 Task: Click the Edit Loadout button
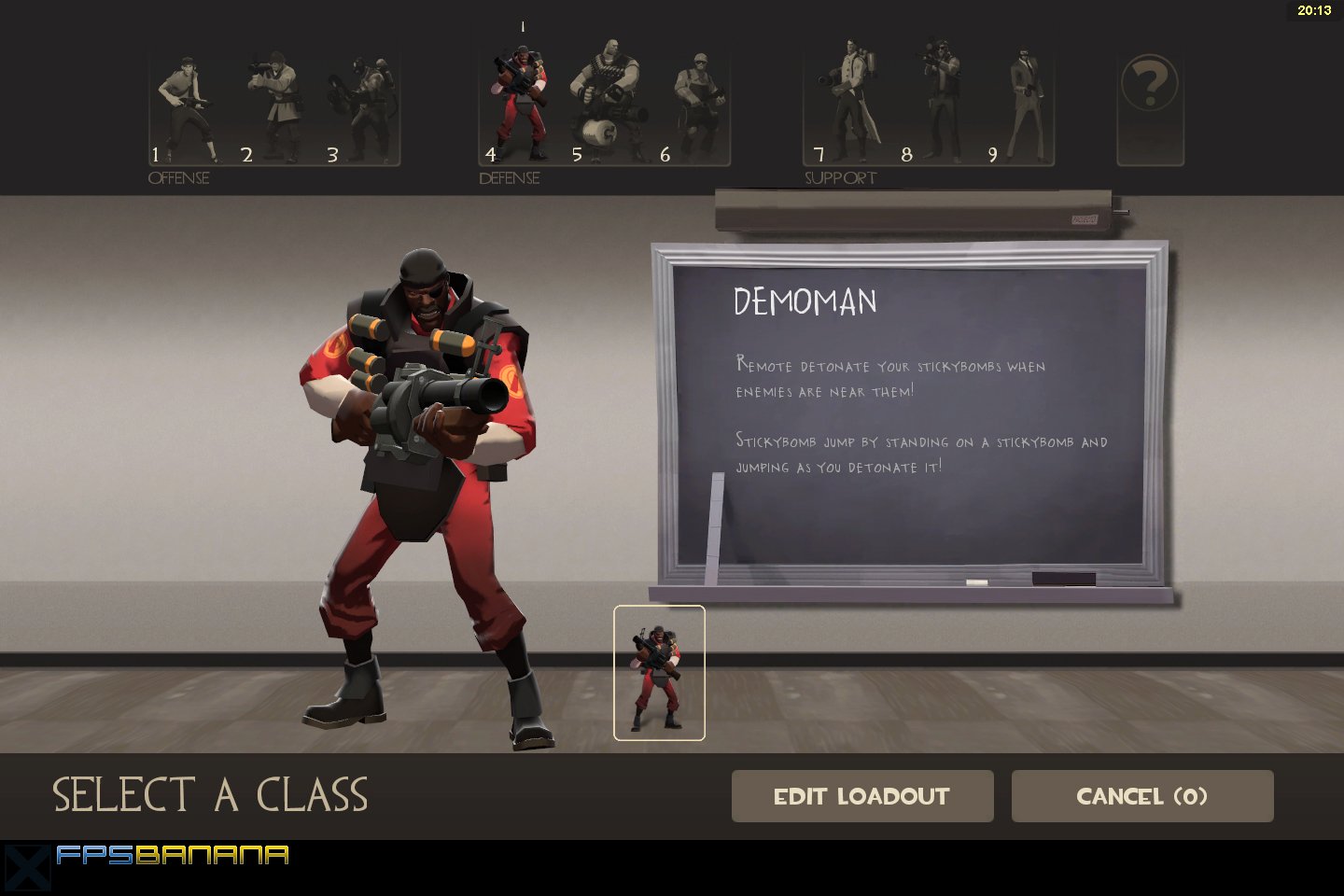(861, 796)
